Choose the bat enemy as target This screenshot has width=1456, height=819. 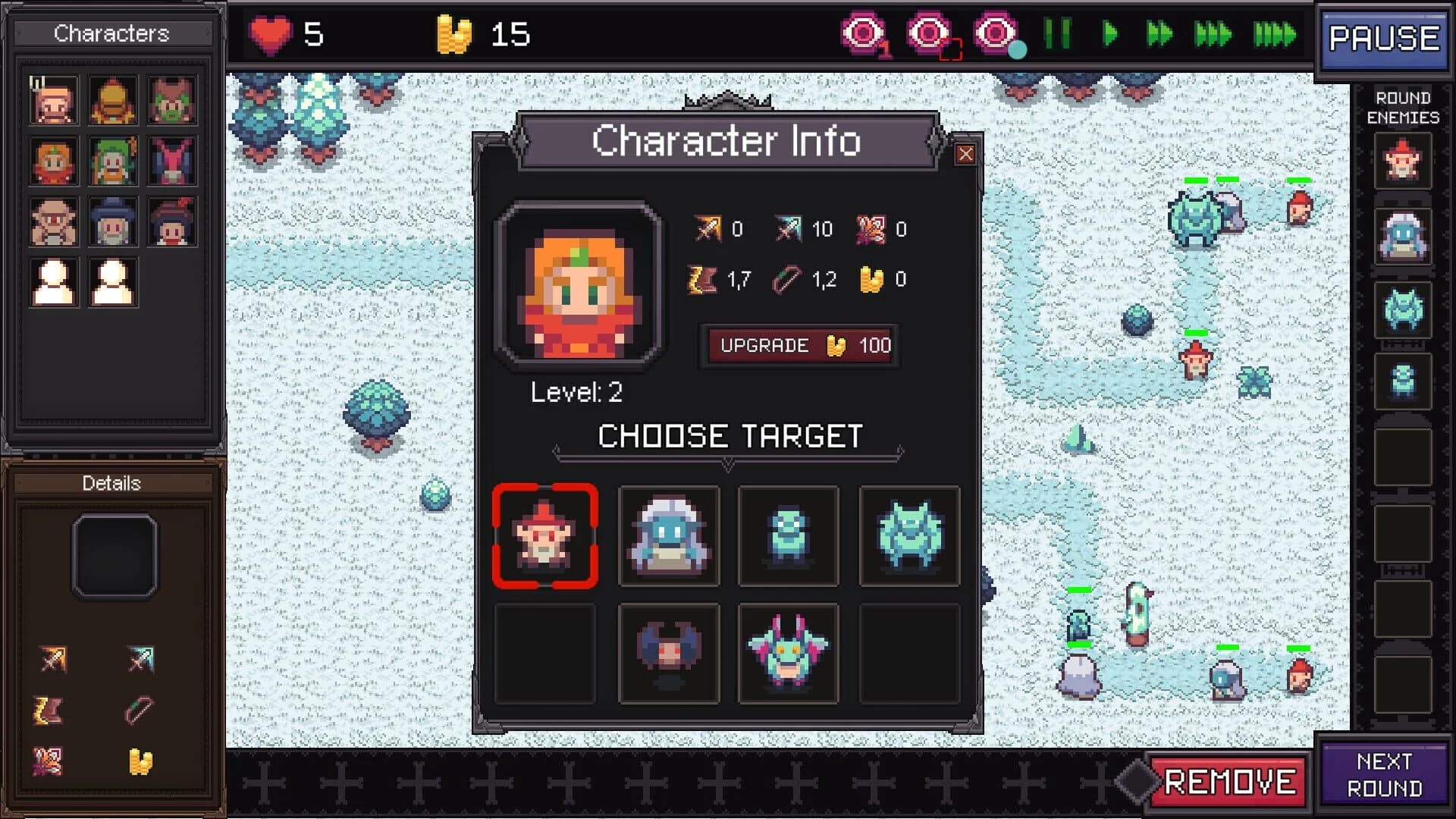[x=668, y=653]
